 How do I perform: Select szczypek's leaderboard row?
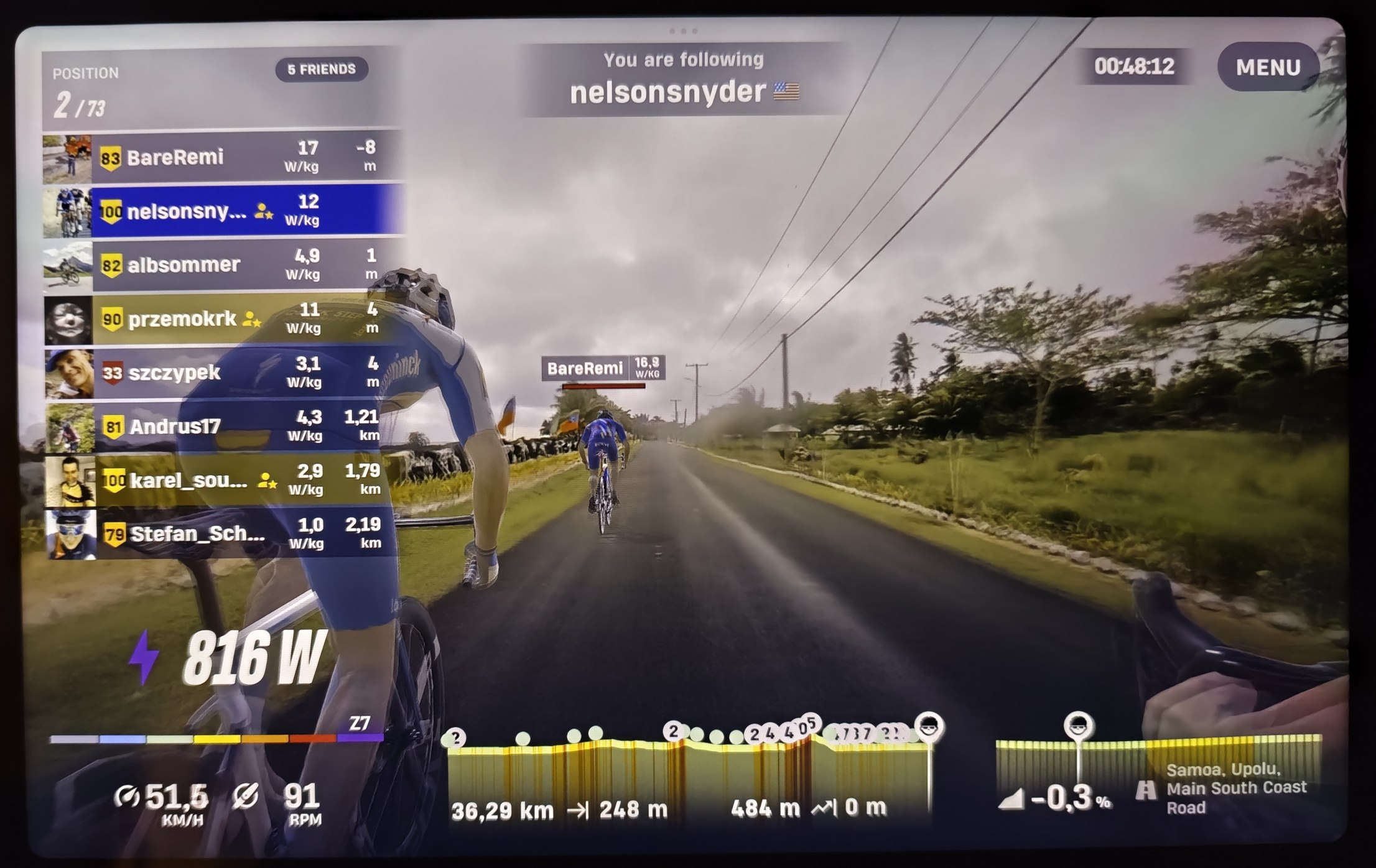click(224, 373)
